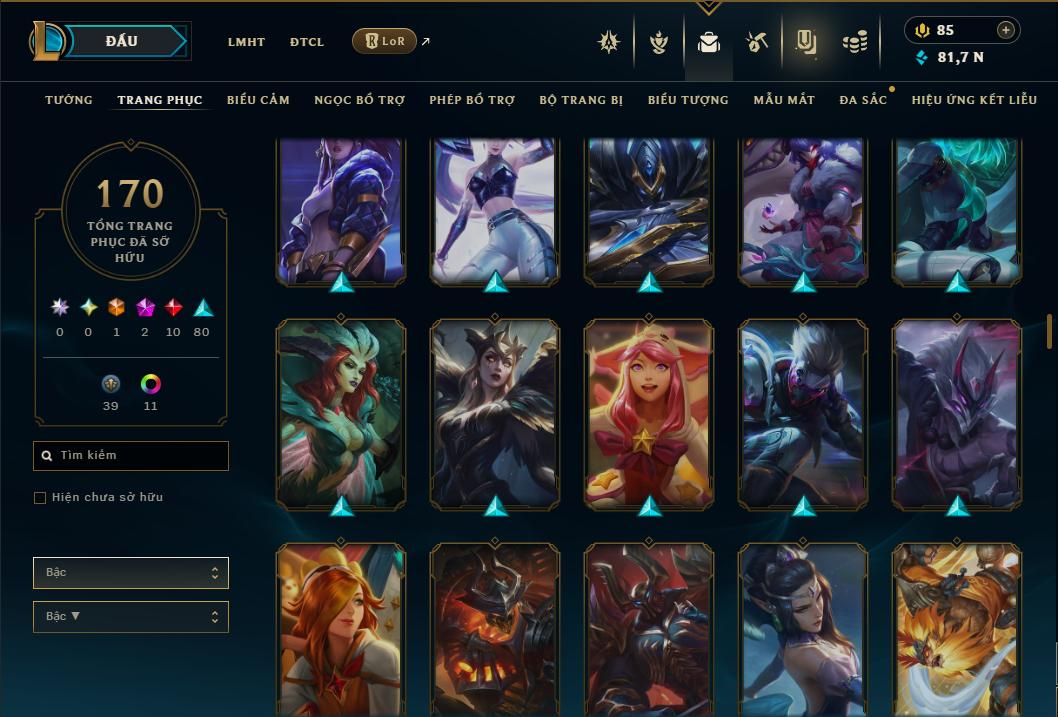This screenshot has width=1058, height=717.
Task: Open the upper Bậc filter dropdown
Action: 131,573
